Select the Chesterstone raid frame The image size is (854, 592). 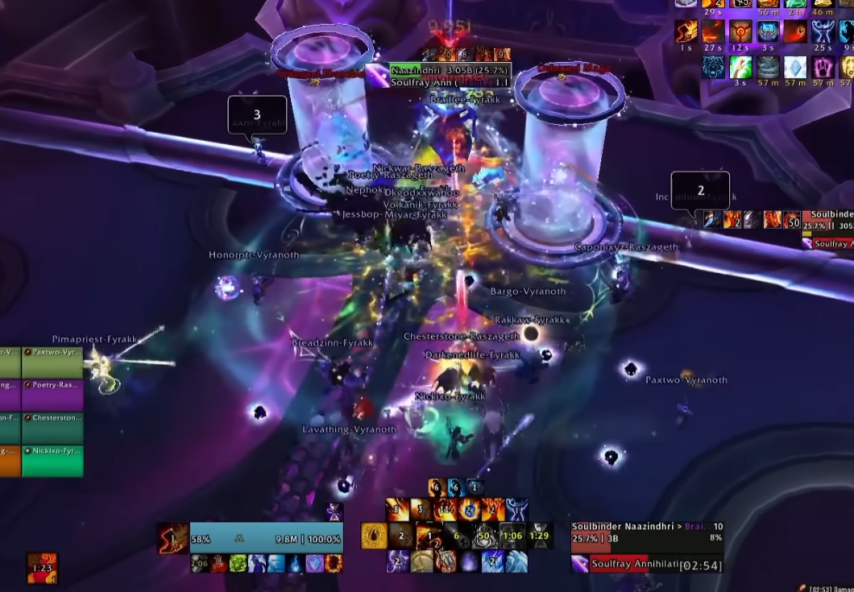pyautogui.click(x=41, y=417)
